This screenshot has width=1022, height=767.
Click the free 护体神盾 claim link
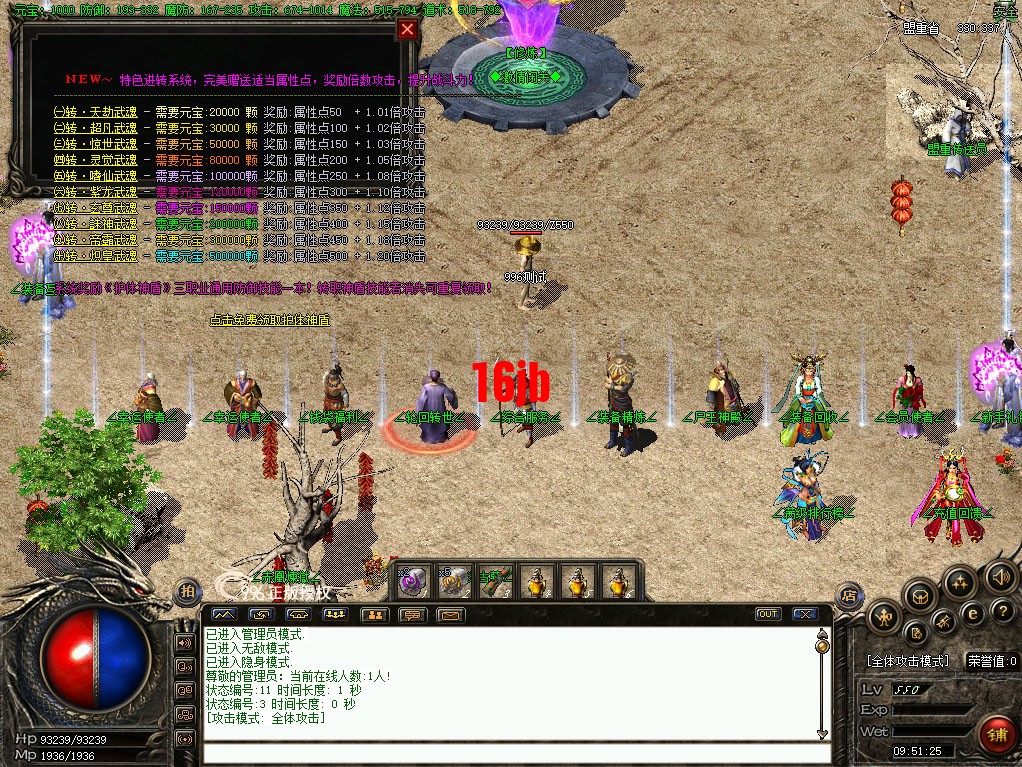pyautogui.click(x=269, y=320)
